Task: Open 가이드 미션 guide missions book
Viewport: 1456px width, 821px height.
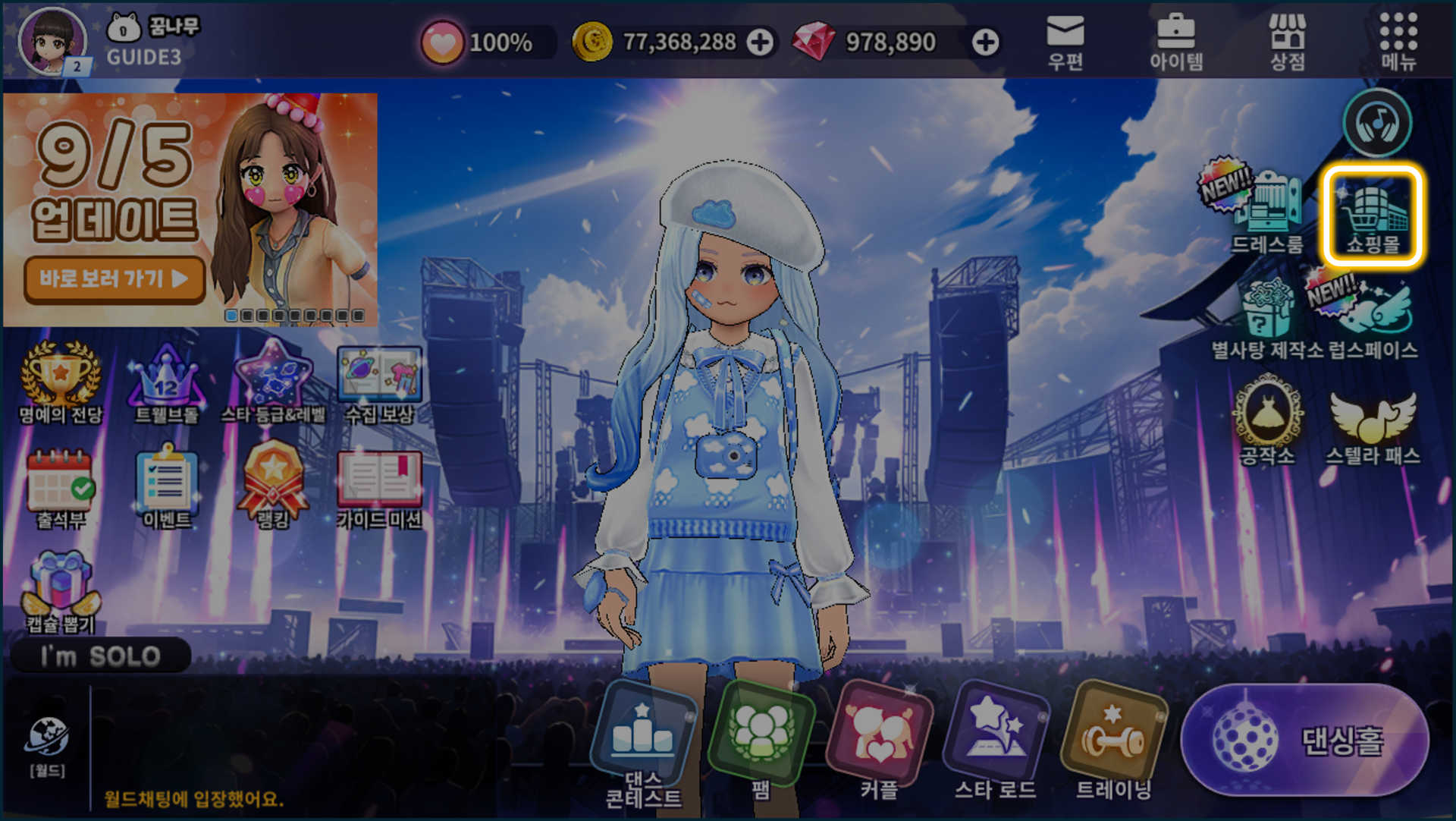Action: [x=379, y=488]
